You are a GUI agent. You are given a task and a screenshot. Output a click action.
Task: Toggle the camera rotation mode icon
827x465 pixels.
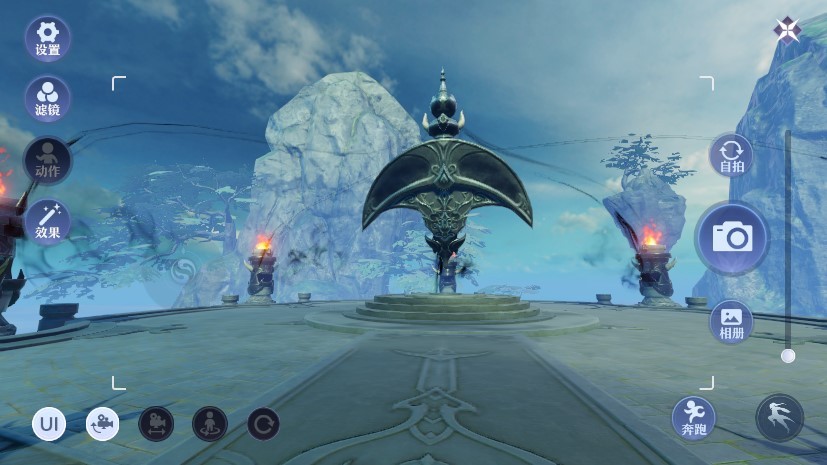coord(102,424)
